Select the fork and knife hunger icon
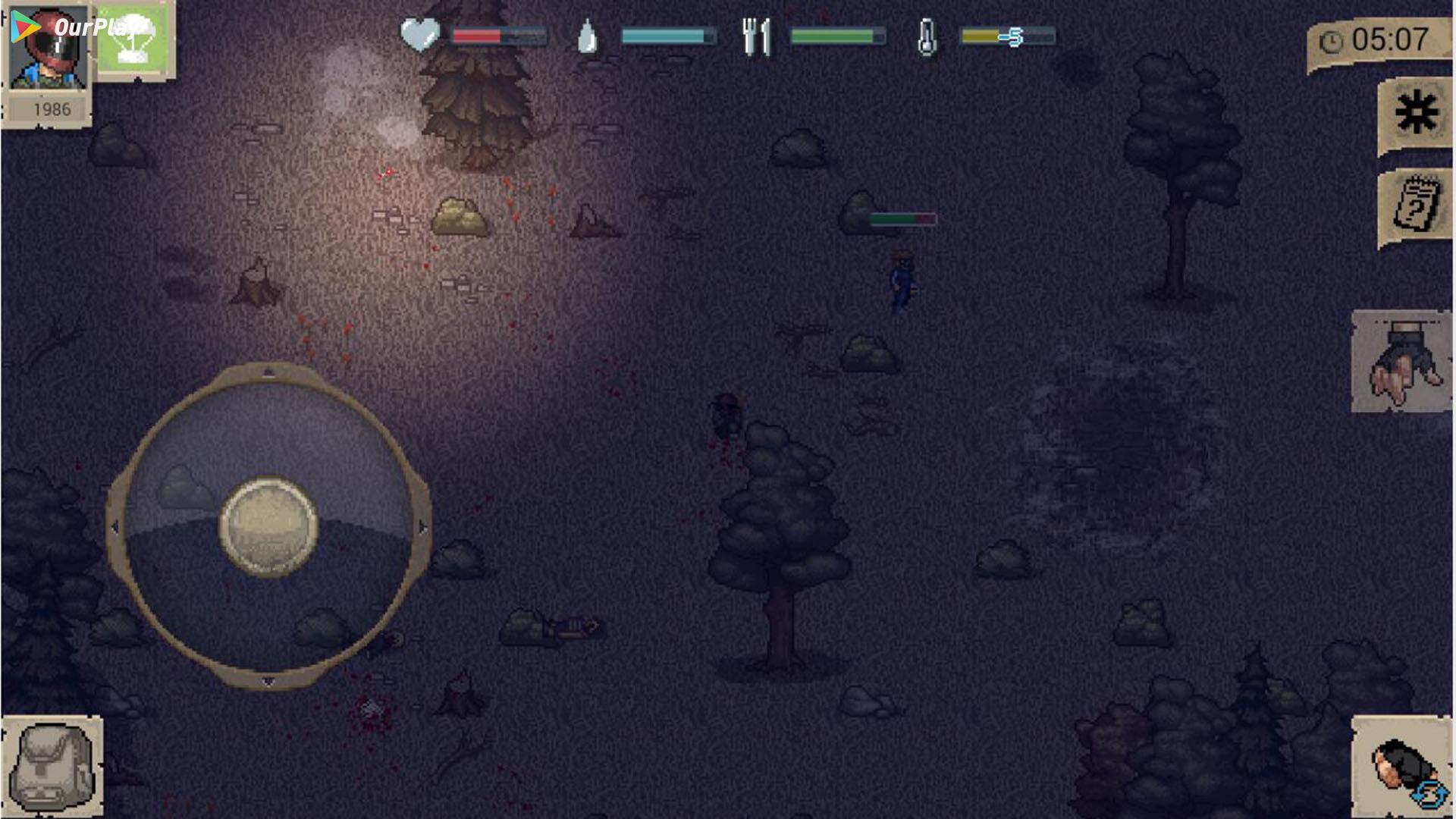Viewport: 1456px width, 819px height. [x=756, y=33]
